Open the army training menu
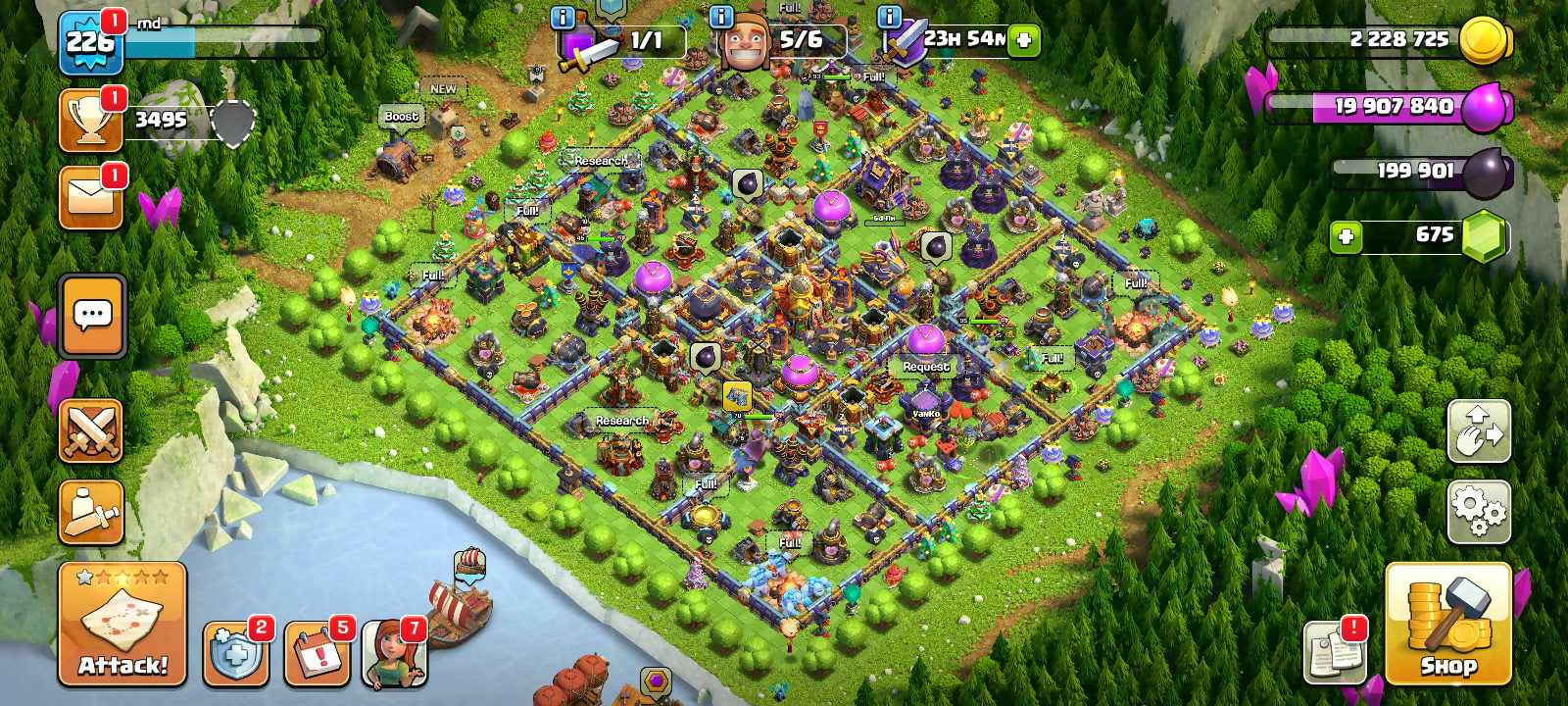This screenshot has width=1568, height=706. (91, 512)
